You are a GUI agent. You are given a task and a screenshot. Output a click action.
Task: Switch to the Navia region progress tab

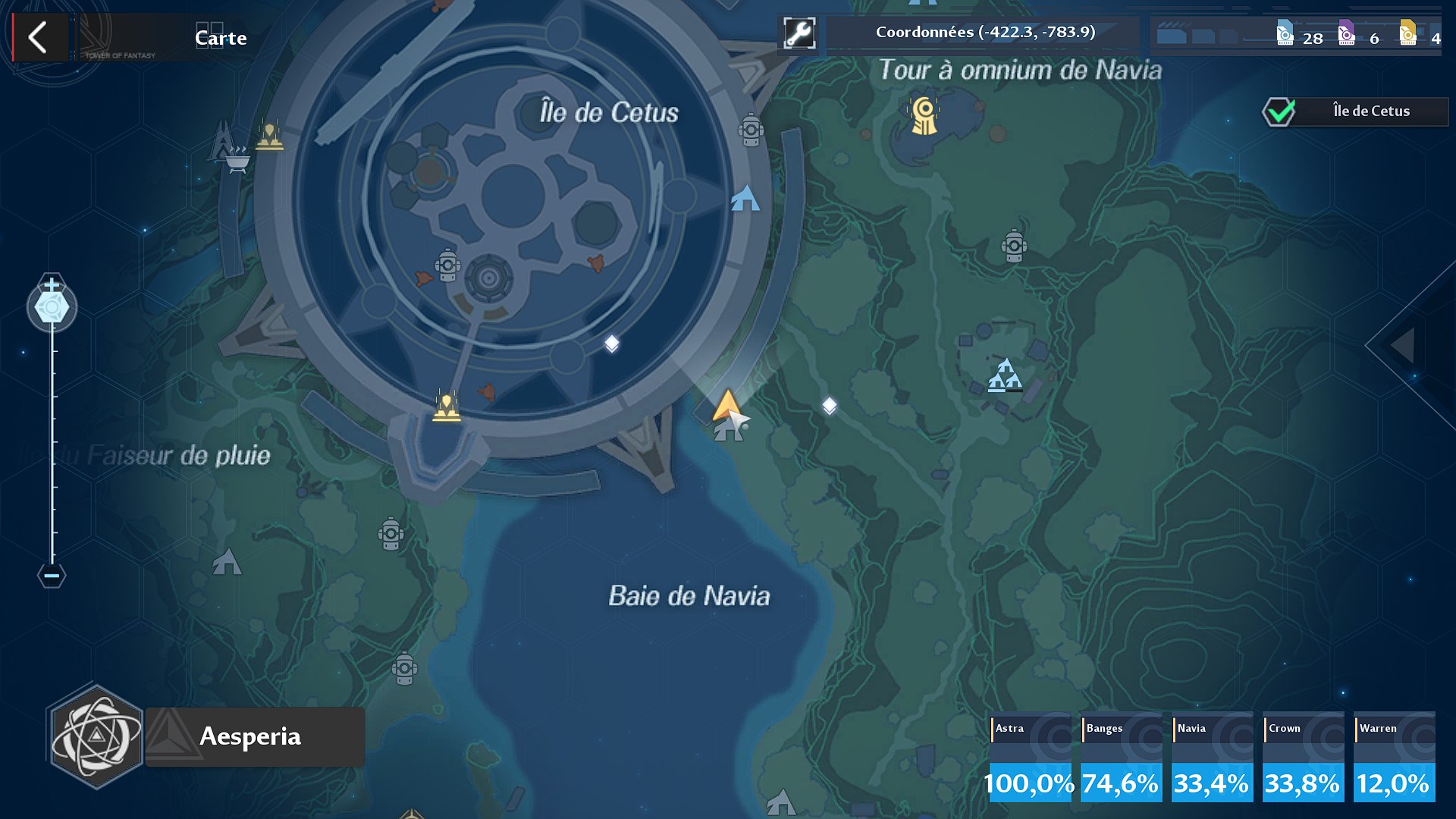pos(1210,756)
